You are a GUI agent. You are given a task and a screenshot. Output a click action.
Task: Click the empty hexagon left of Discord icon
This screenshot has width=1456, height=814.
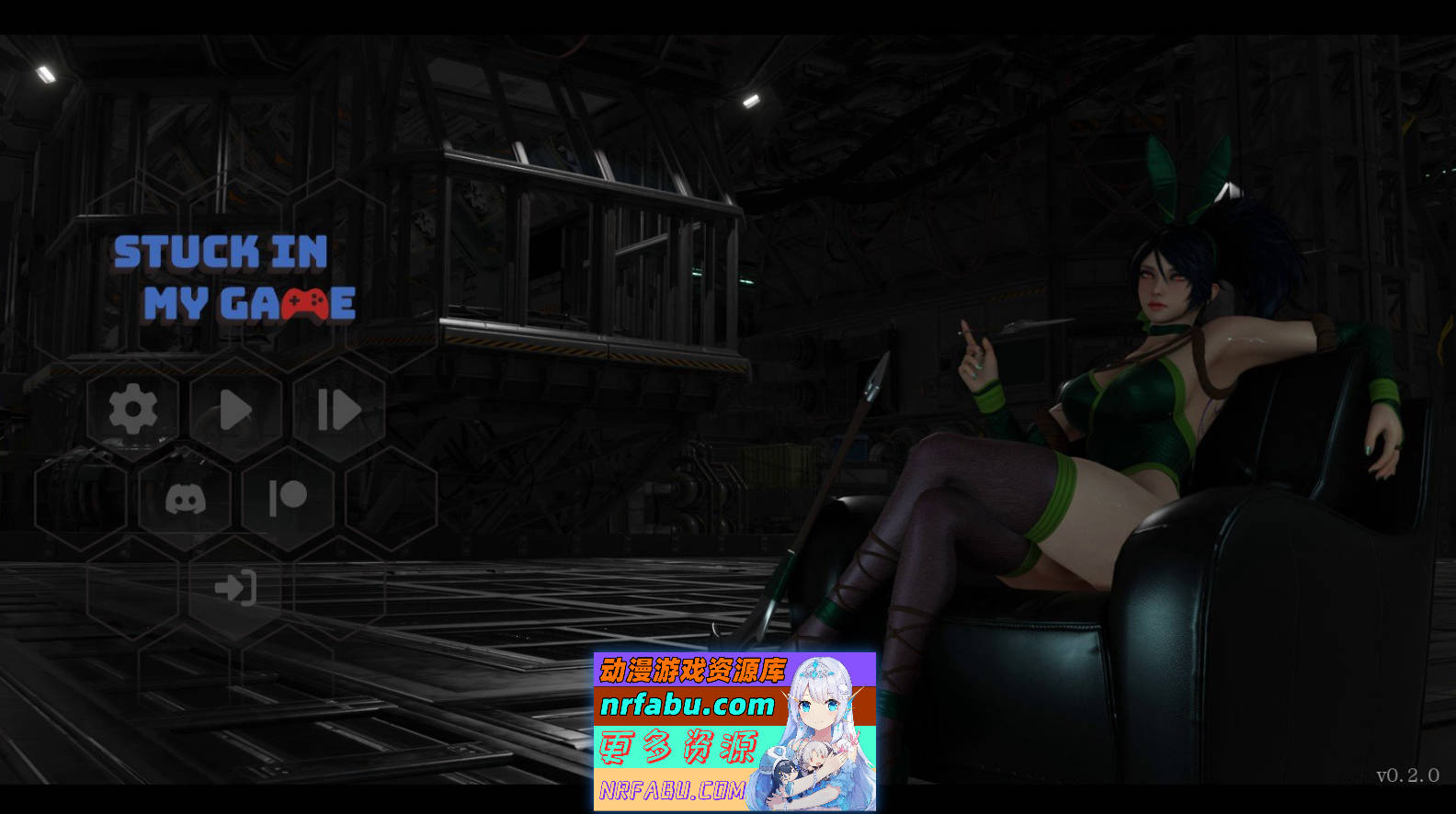tap(81, 499)
